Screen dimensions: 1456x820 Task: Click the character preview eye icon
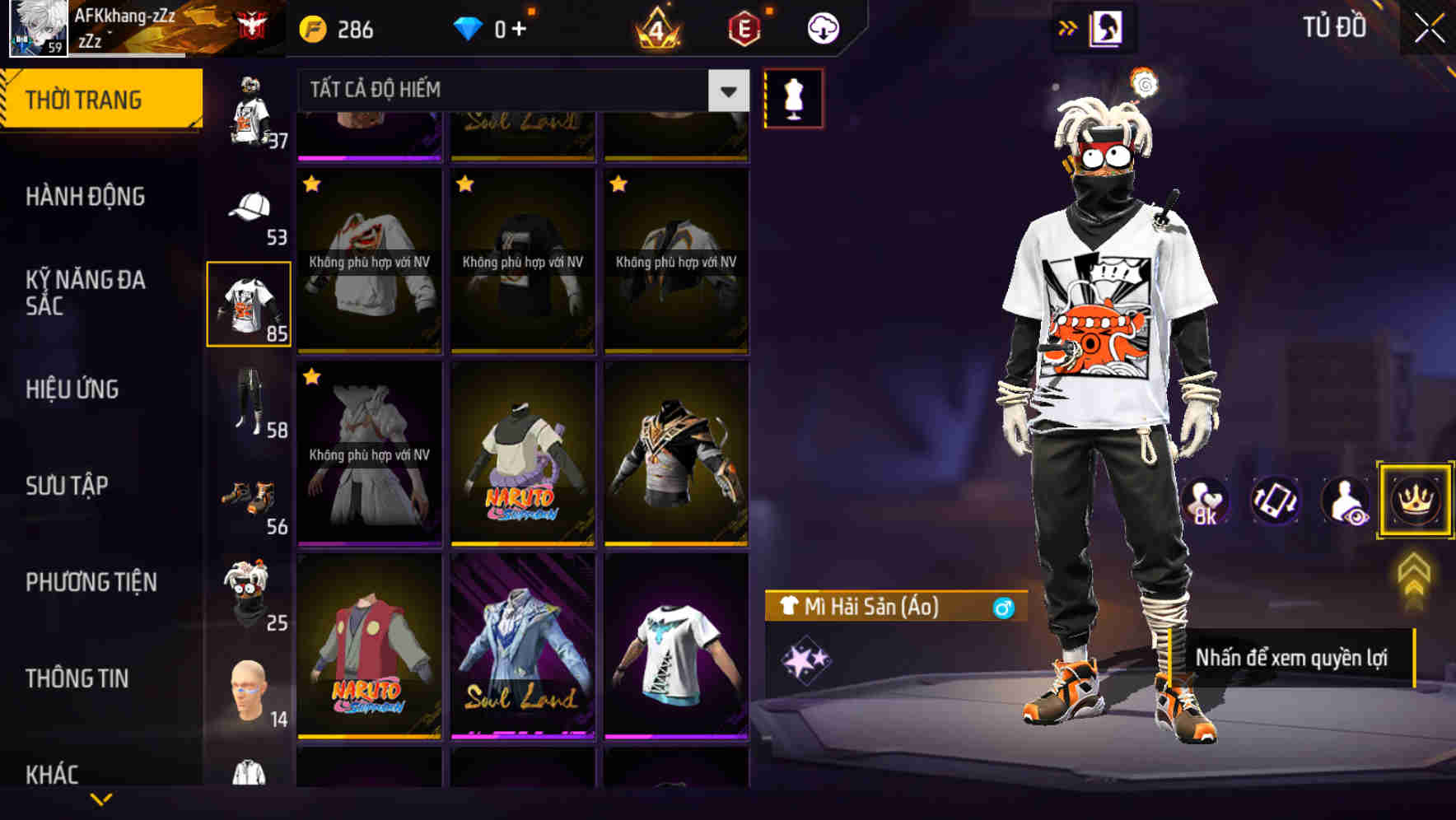(x=1344, y=501)
